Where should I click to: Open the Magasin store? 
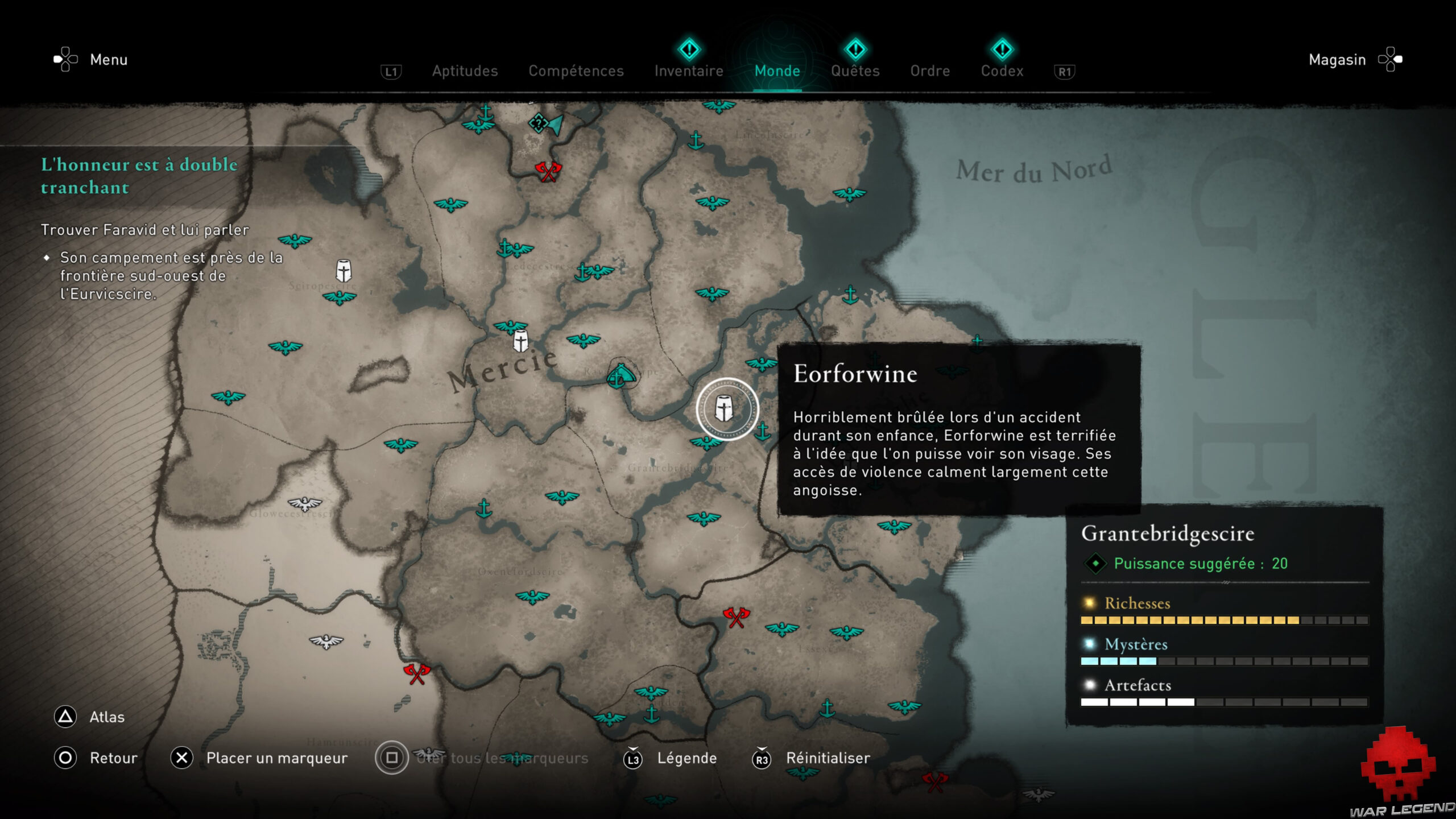click(x=1337, y=59)
